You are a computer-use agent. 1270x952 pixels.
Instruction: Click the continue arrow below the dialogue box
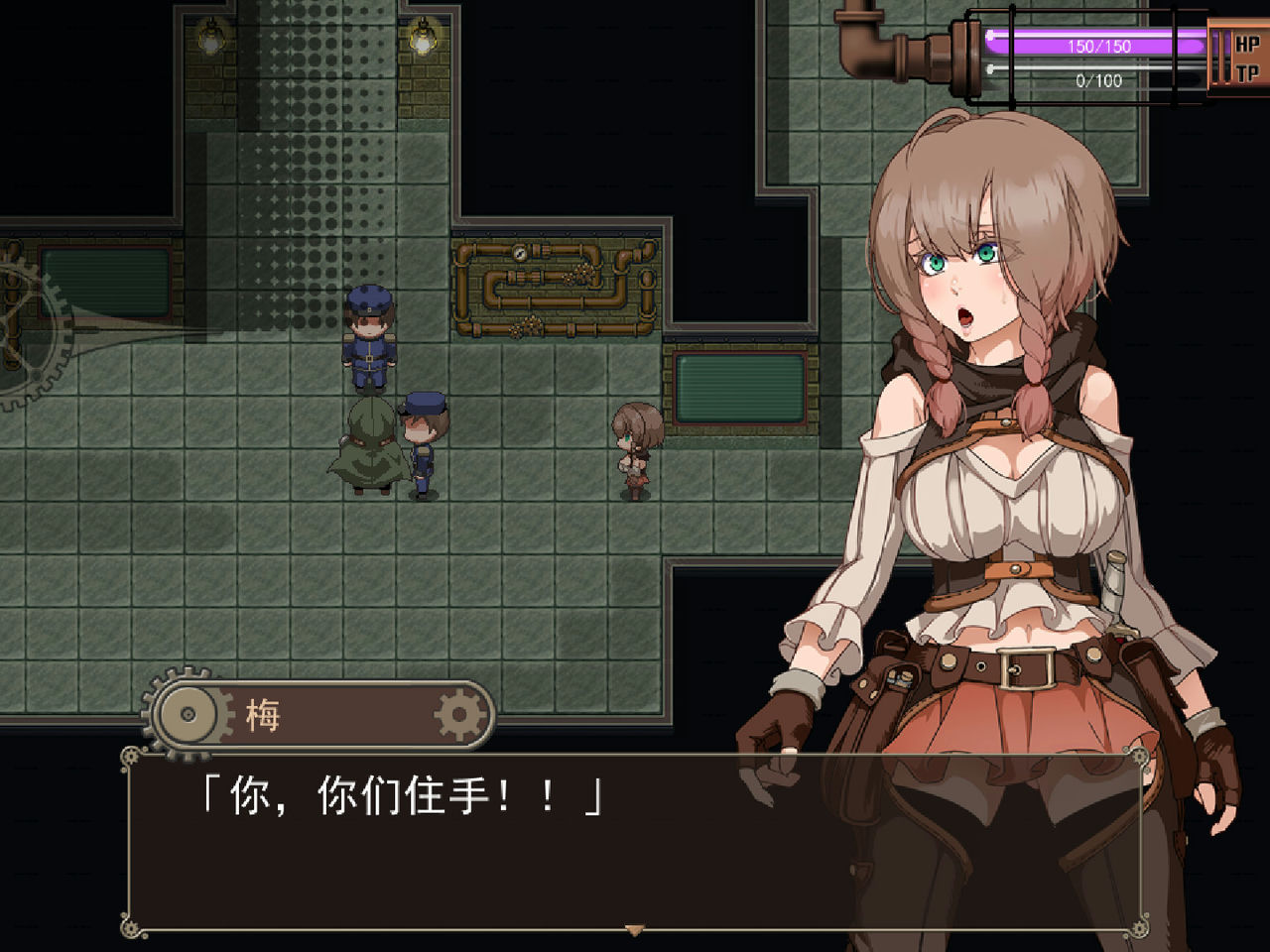(x=632, y=930)
